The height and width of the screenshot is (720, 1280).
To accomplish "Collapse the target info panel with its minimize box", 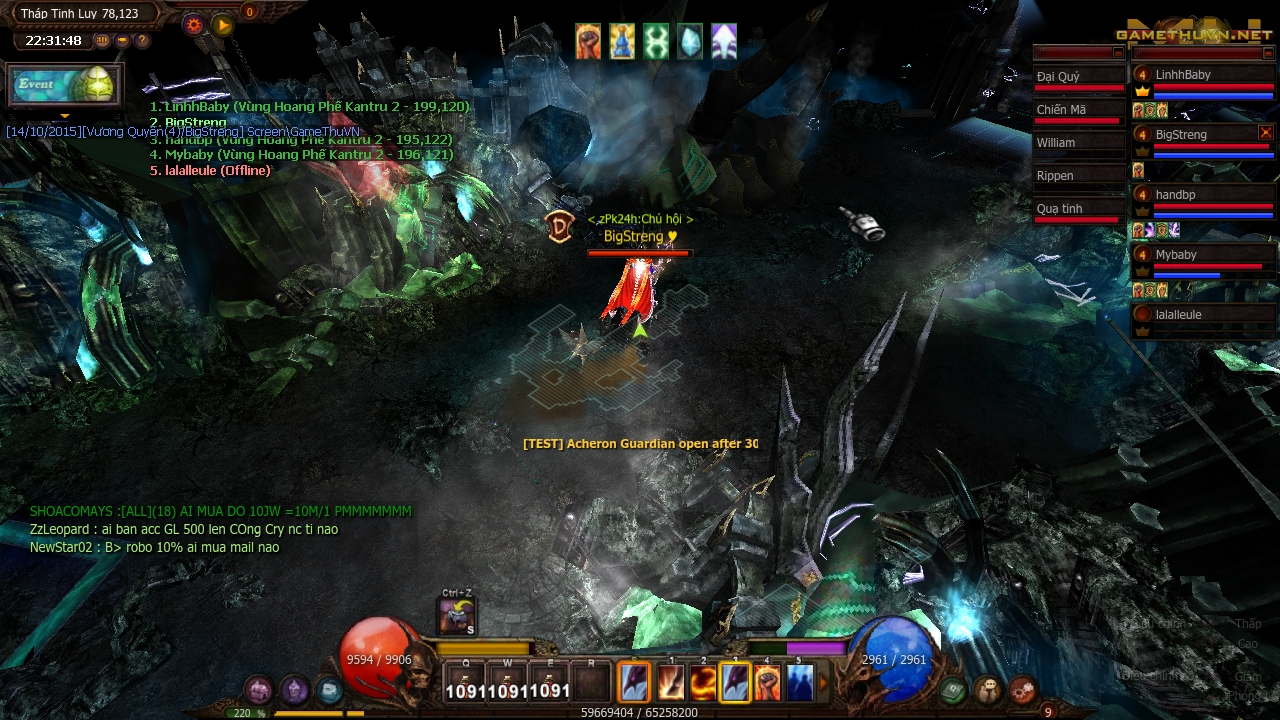I will tap(1117, 53).
